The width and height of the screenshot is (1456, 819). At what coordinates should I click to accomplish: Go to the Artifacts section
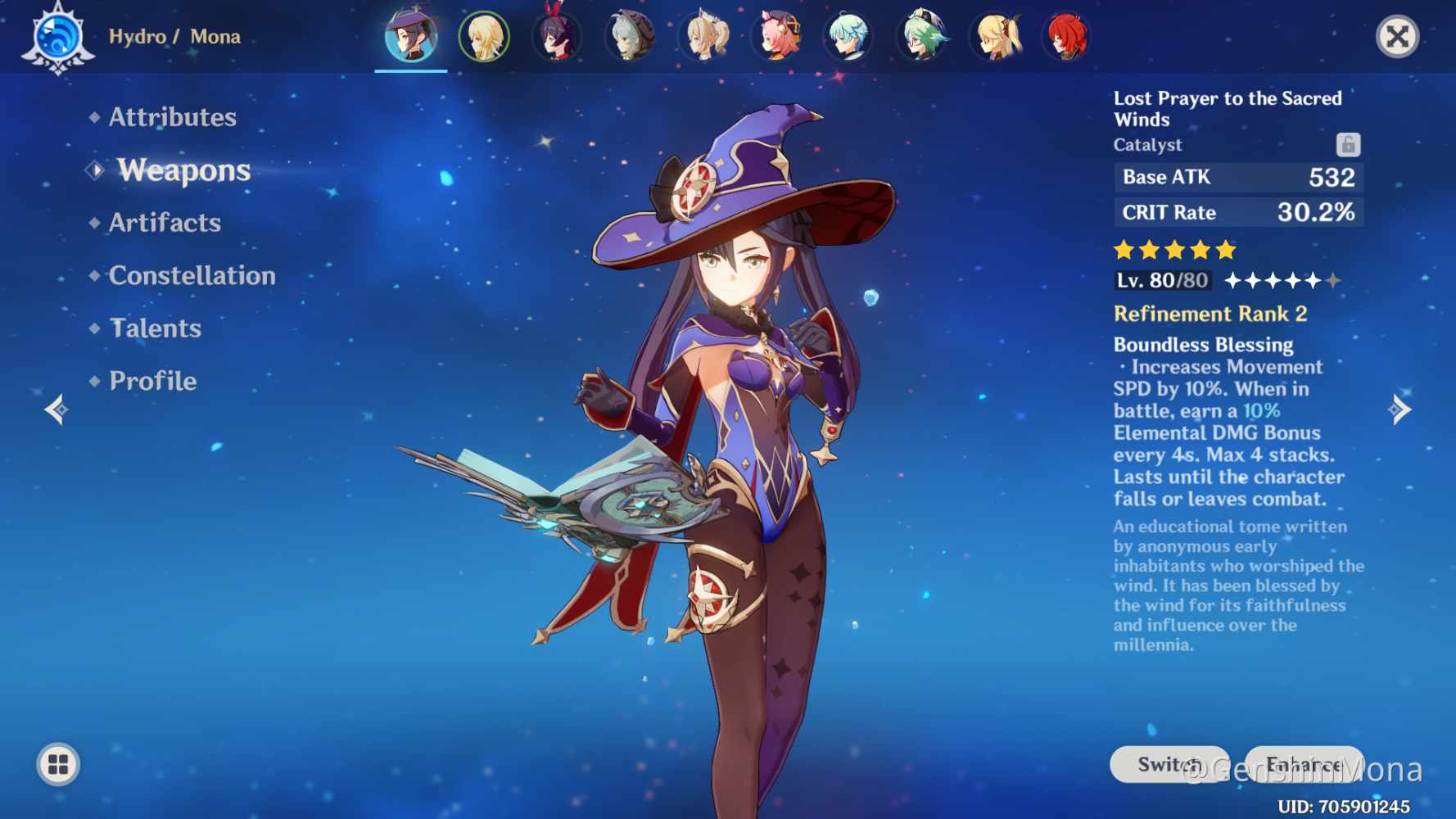[x=165, y=223]
